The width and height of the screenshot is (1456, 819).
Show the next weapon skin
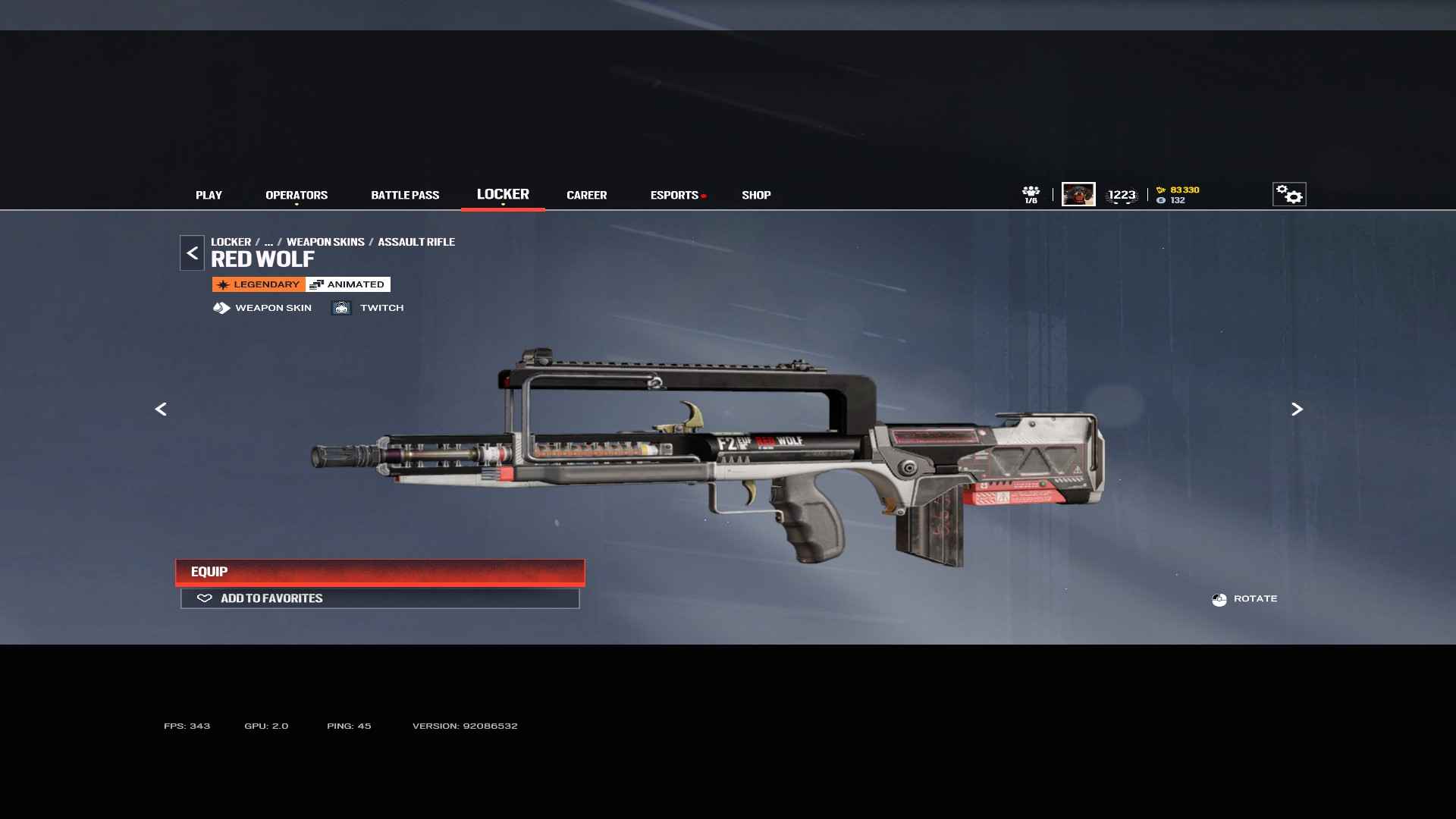click(1297, 409)
